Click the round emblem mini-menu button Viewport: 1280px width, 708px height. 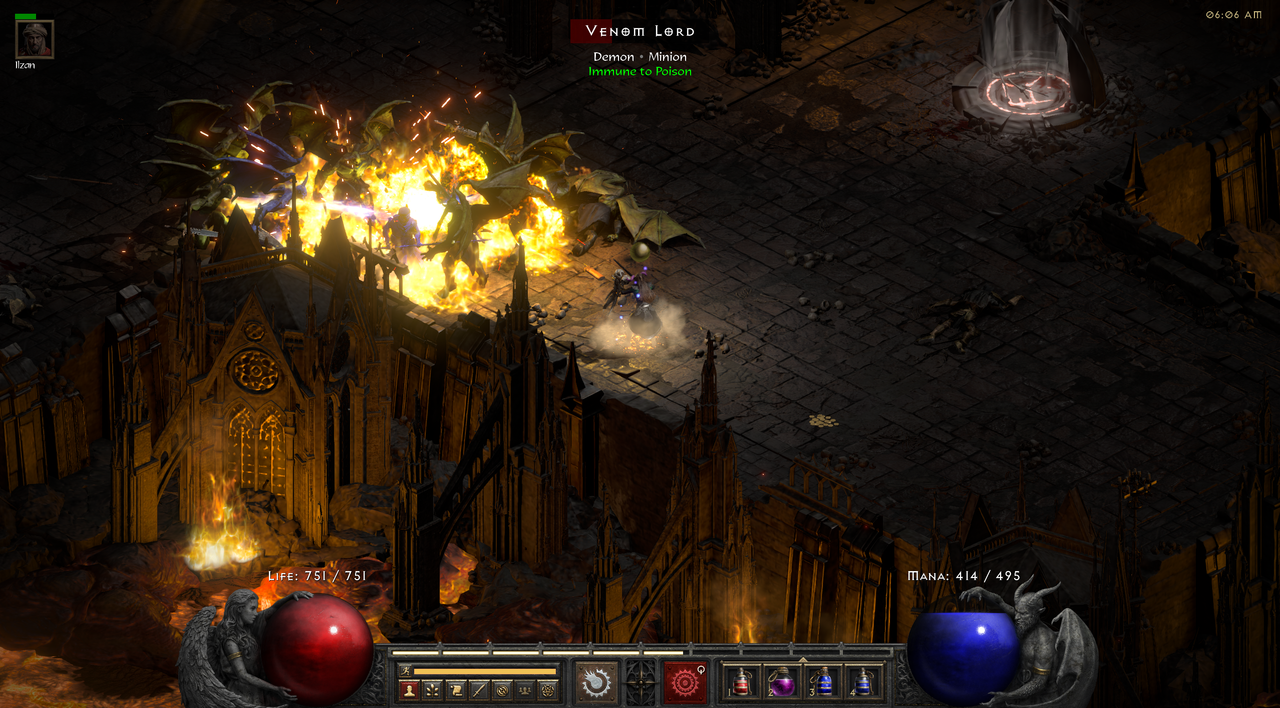click(501, 690)
